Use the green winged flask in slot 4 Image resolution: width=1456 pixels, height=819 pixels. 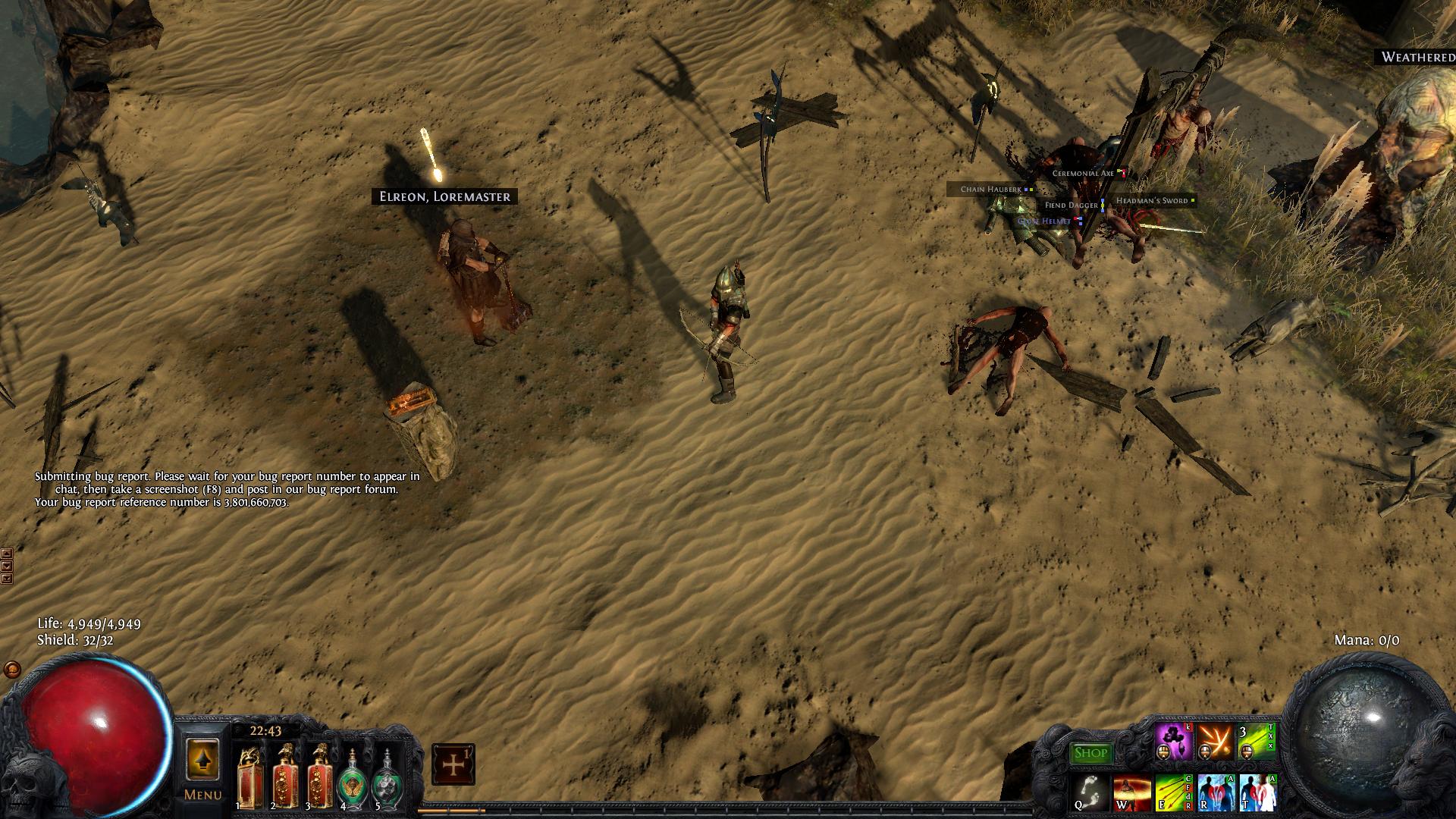click(353, 778)
